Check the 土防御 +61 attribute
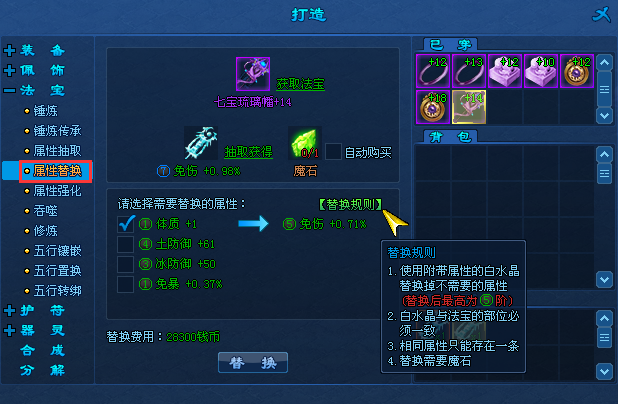This screenshot has width=618, height=404. [x=126, y=243]
